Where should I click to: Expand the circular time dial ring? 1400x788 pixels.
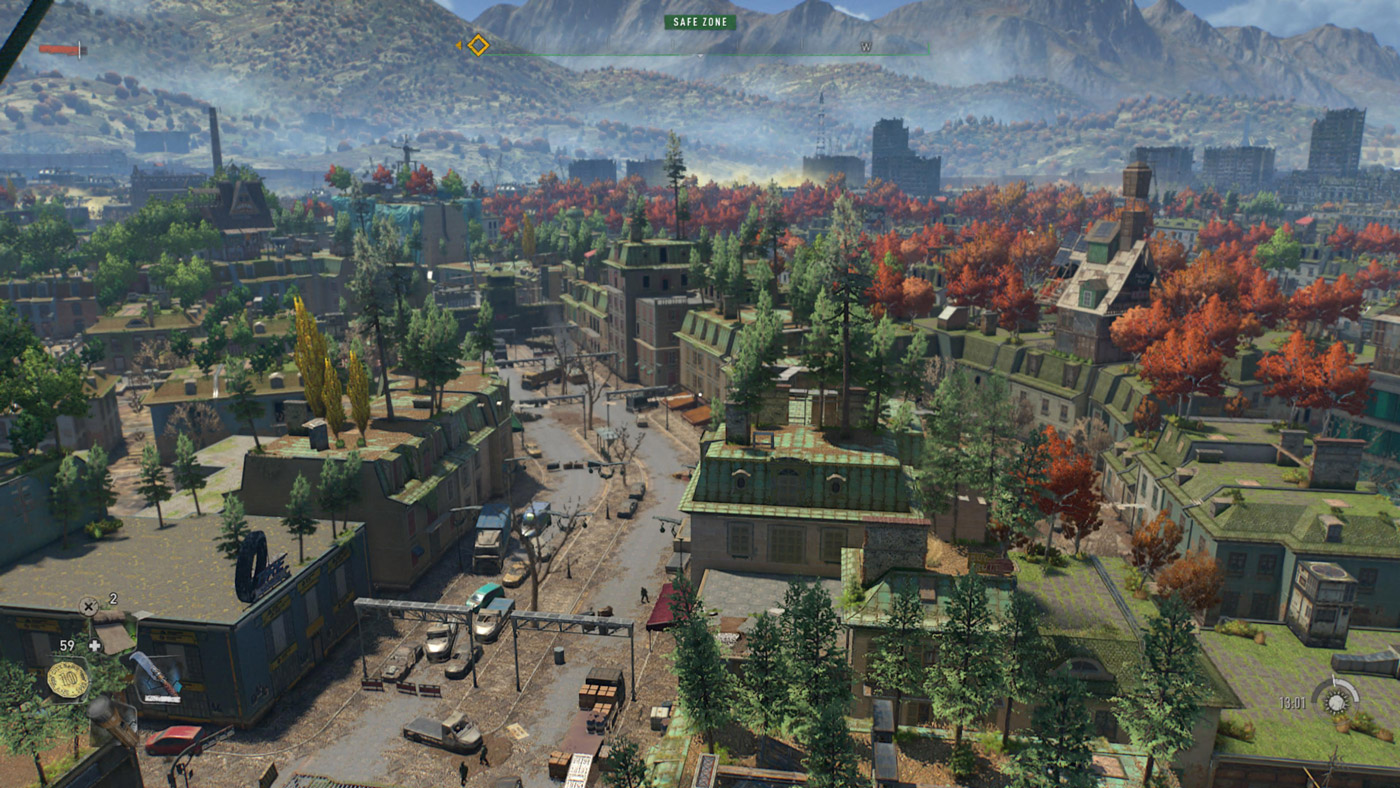1337,701
